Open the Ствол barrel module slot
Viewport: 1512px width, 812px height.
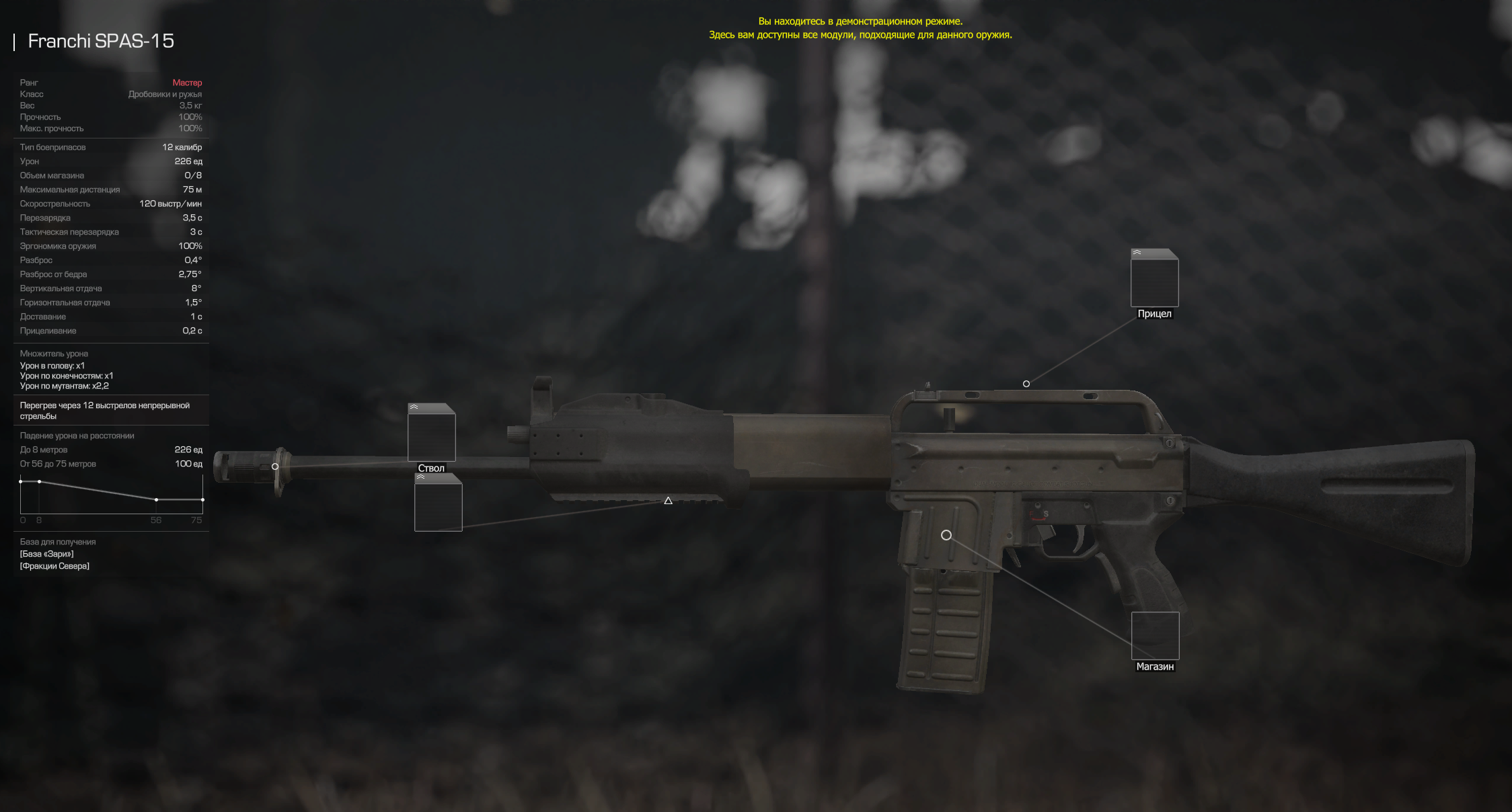pos(432,434)
